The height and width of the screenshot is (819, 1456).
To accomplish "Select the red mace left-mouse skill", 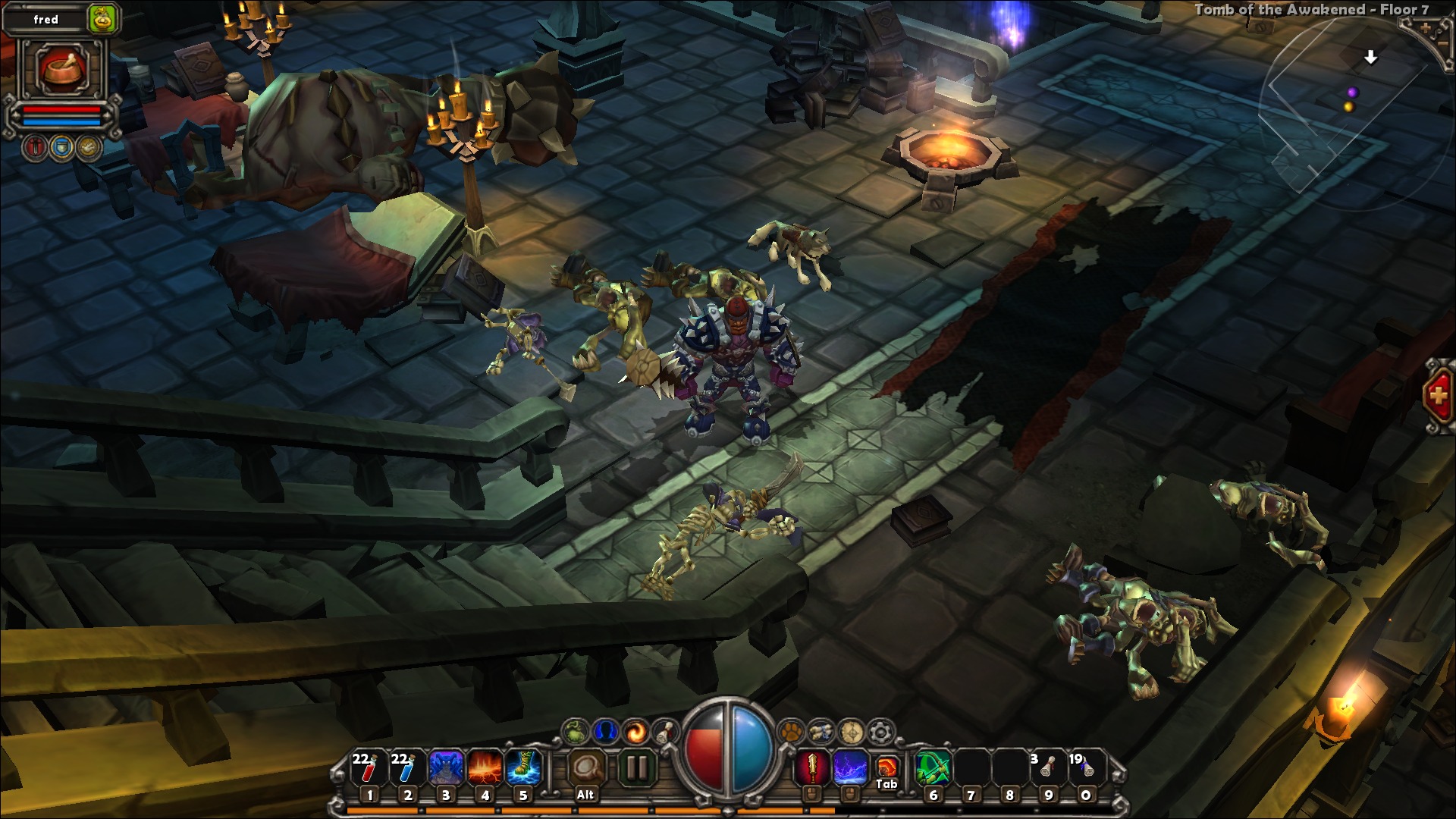I will 811,769.
